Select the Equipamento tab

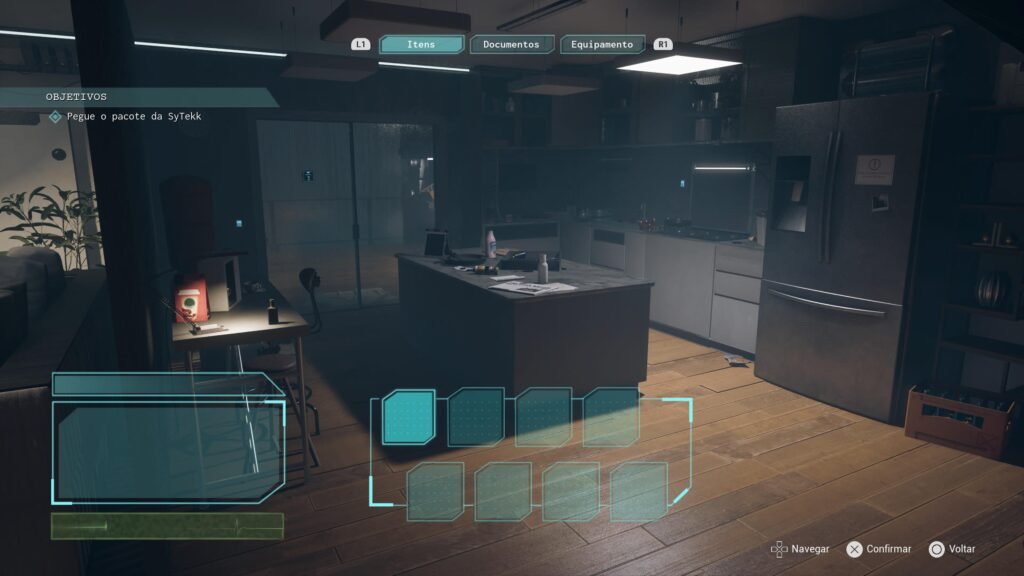602,44
